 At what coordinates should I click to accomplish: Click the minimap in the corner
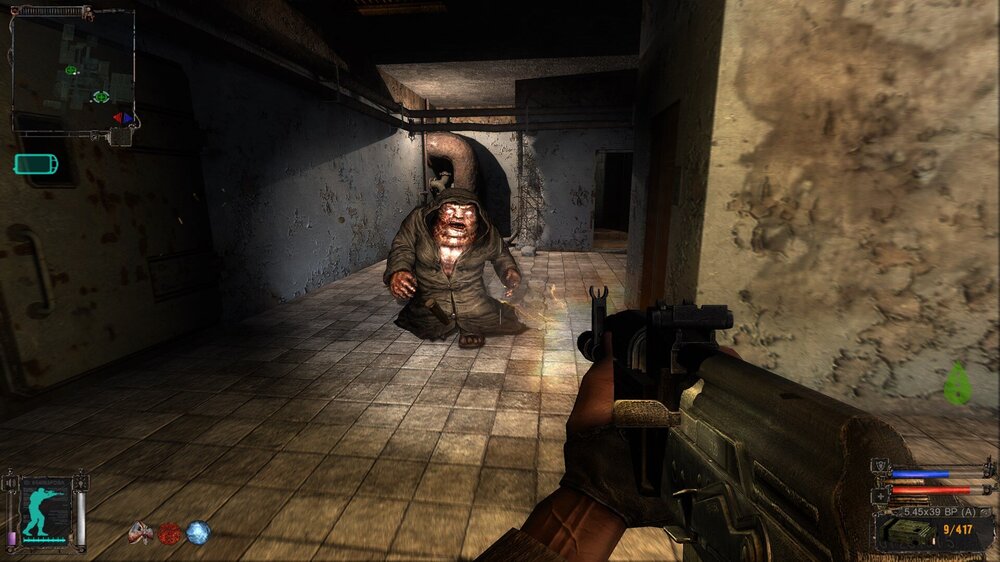point(73,71)
